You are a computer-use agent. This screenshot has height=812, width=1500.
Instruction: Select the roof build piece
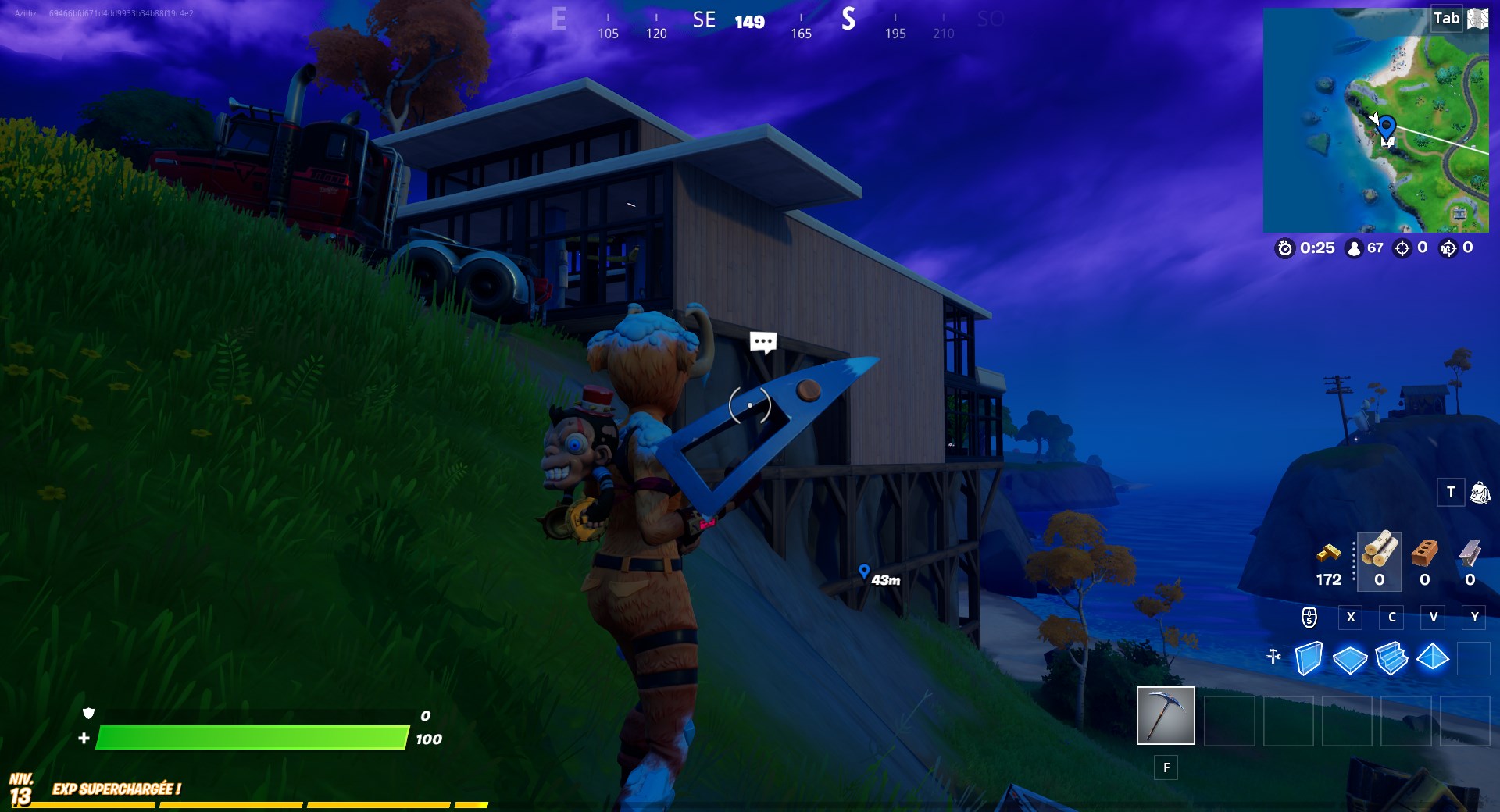pyautogui.click(x=1432, y=658)
